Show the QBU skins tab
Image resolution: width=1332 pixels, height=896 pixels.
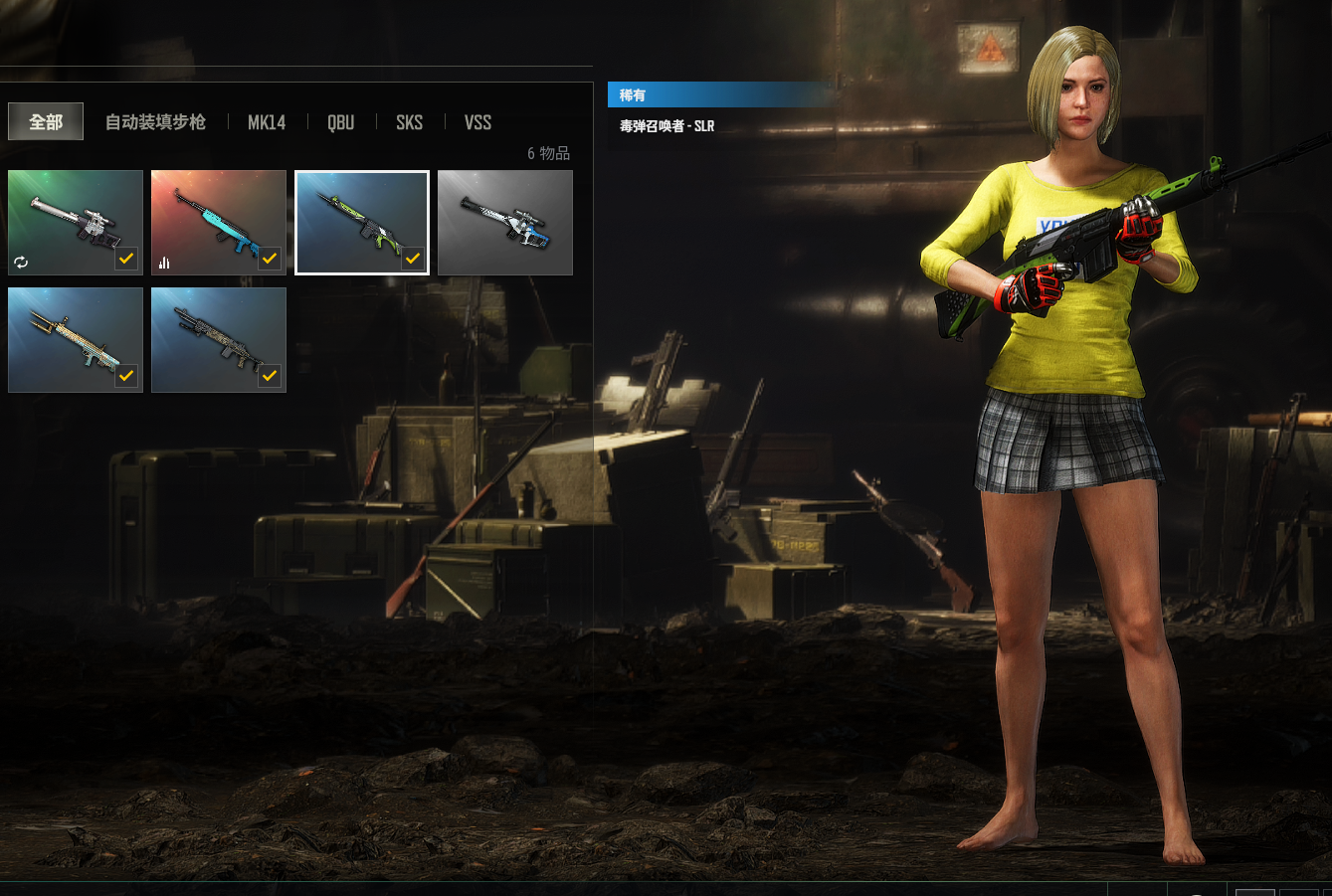(x=341, y=122)
